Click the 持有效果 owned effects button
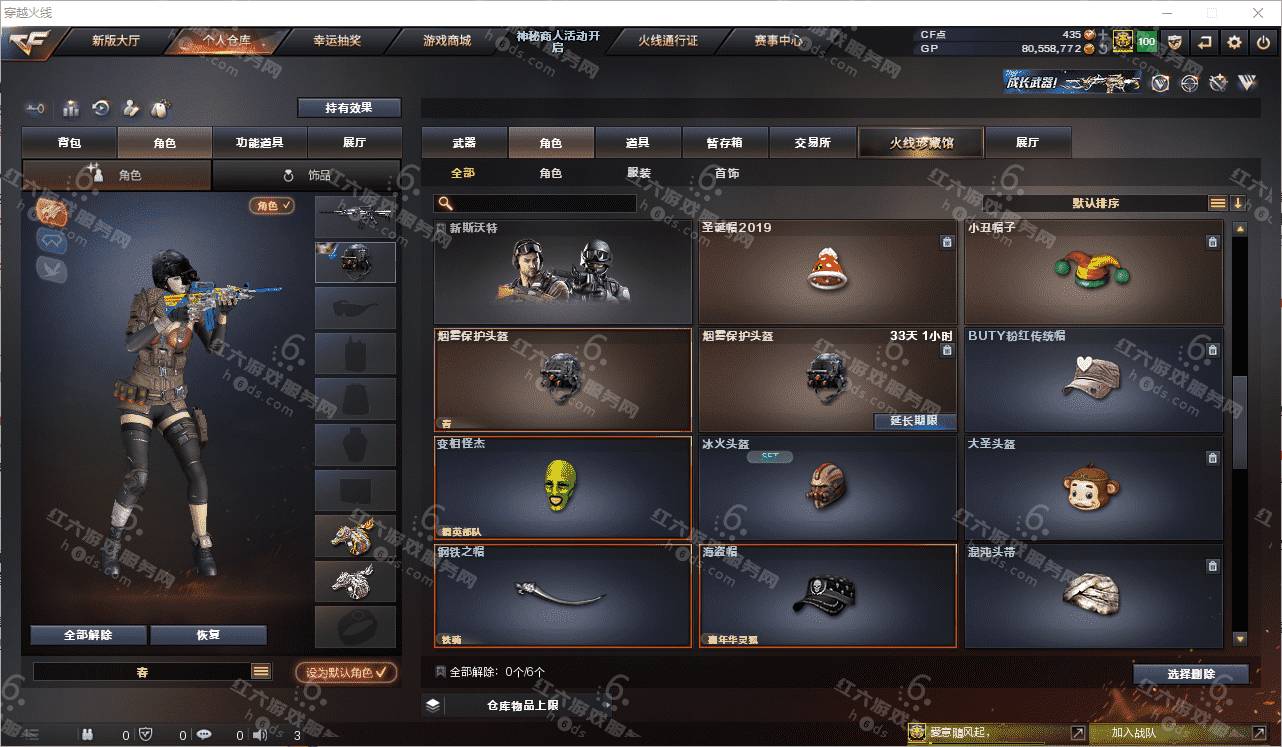 pyautogui.click(x=348, y=108)
